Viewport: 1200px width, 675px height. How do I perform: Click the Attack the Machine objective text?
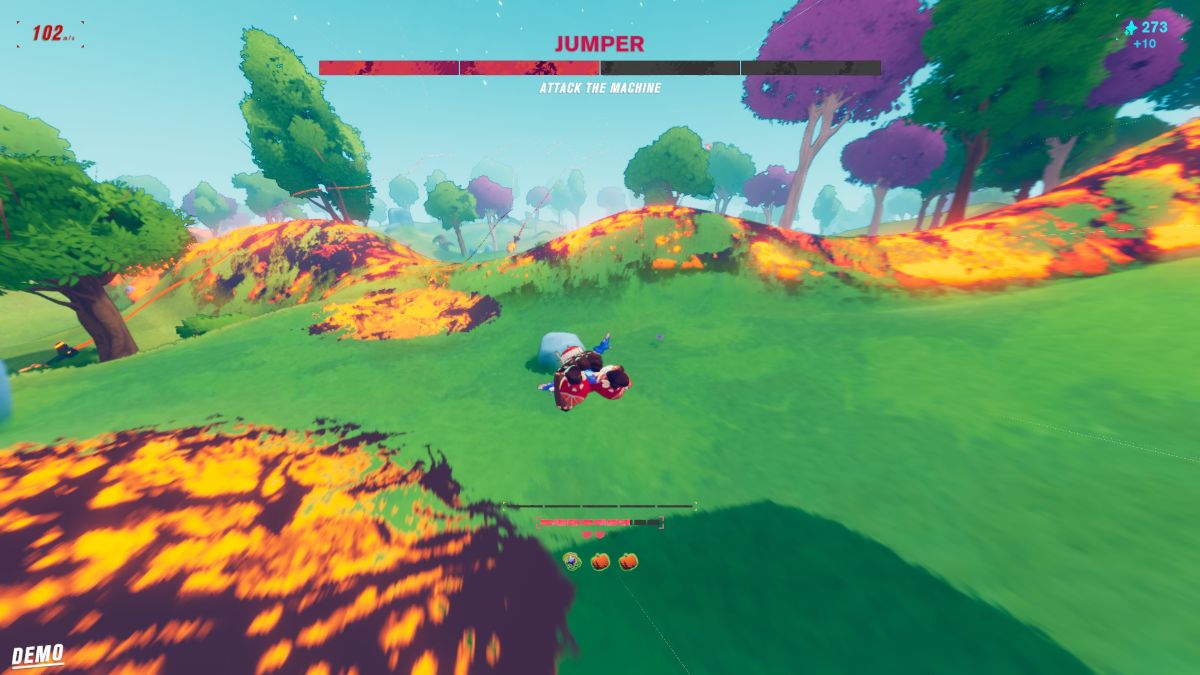[600, 88]
